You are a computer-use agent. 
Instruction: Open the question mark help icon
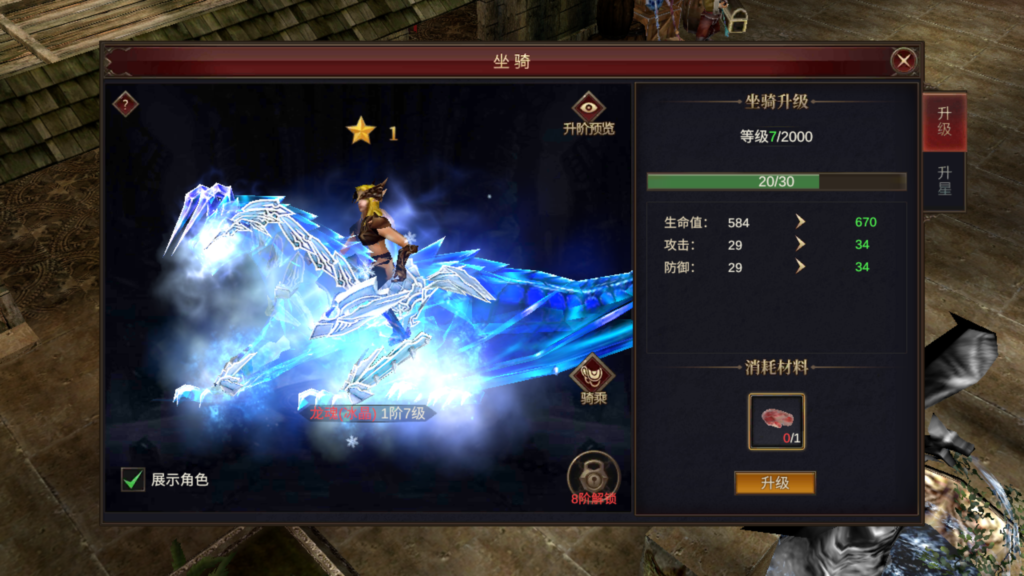pos(125,104)
